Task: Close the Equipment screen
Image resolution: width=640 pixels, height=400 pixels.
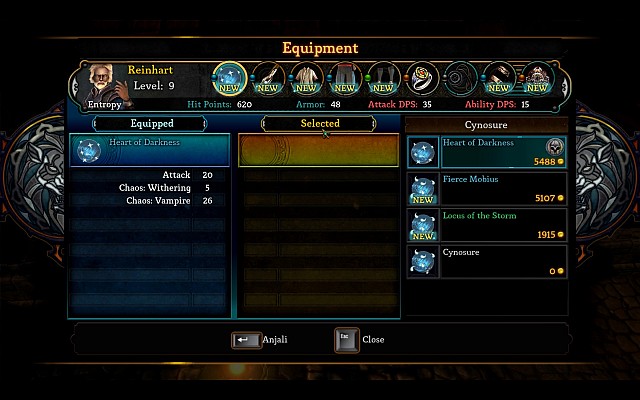Action: (347, 340)
